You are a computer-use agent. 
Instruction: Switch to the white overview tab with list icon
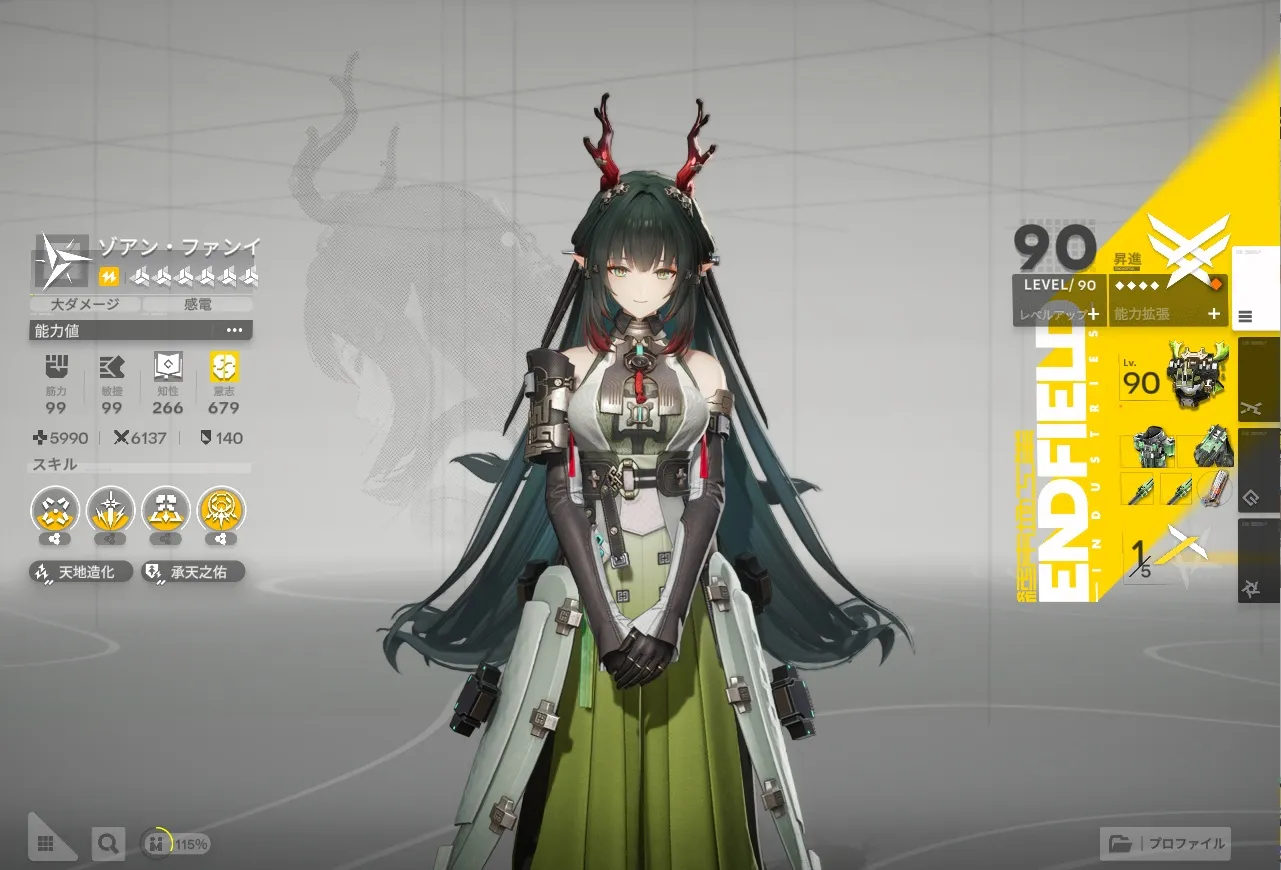(1255, 289)
